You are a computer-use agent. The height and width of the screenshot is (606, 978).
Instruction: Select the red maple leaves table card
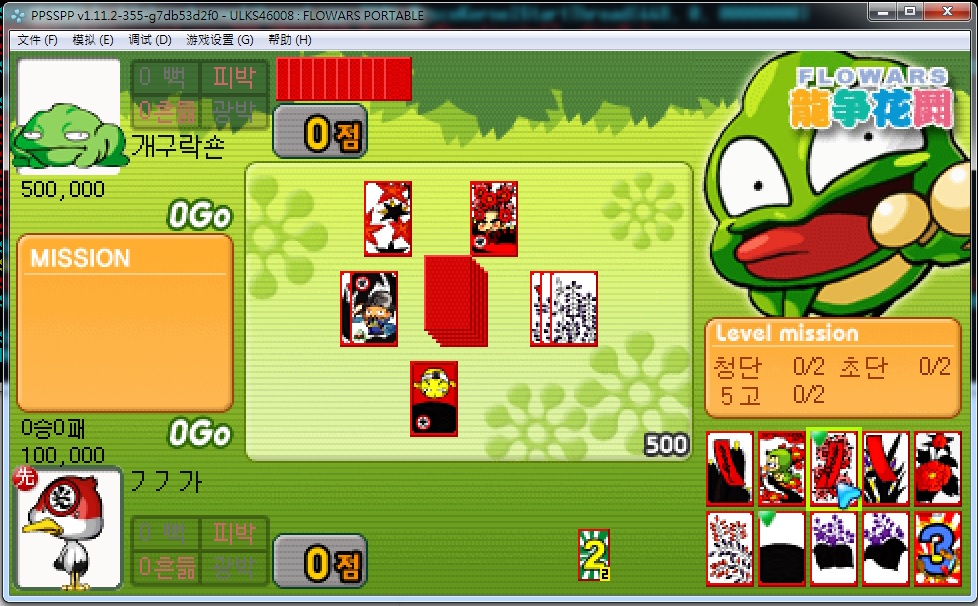(x=388, y=218)
